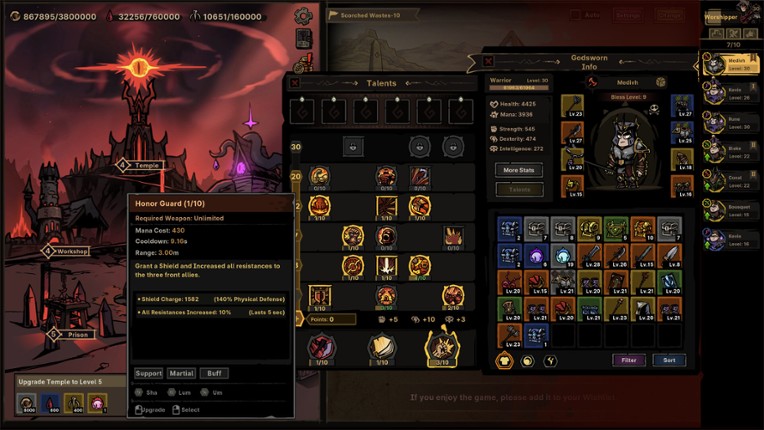Viewport: 764px width, 430px height.
Task: Switch to the lightning bolt inventory tab
Action: 550,360
